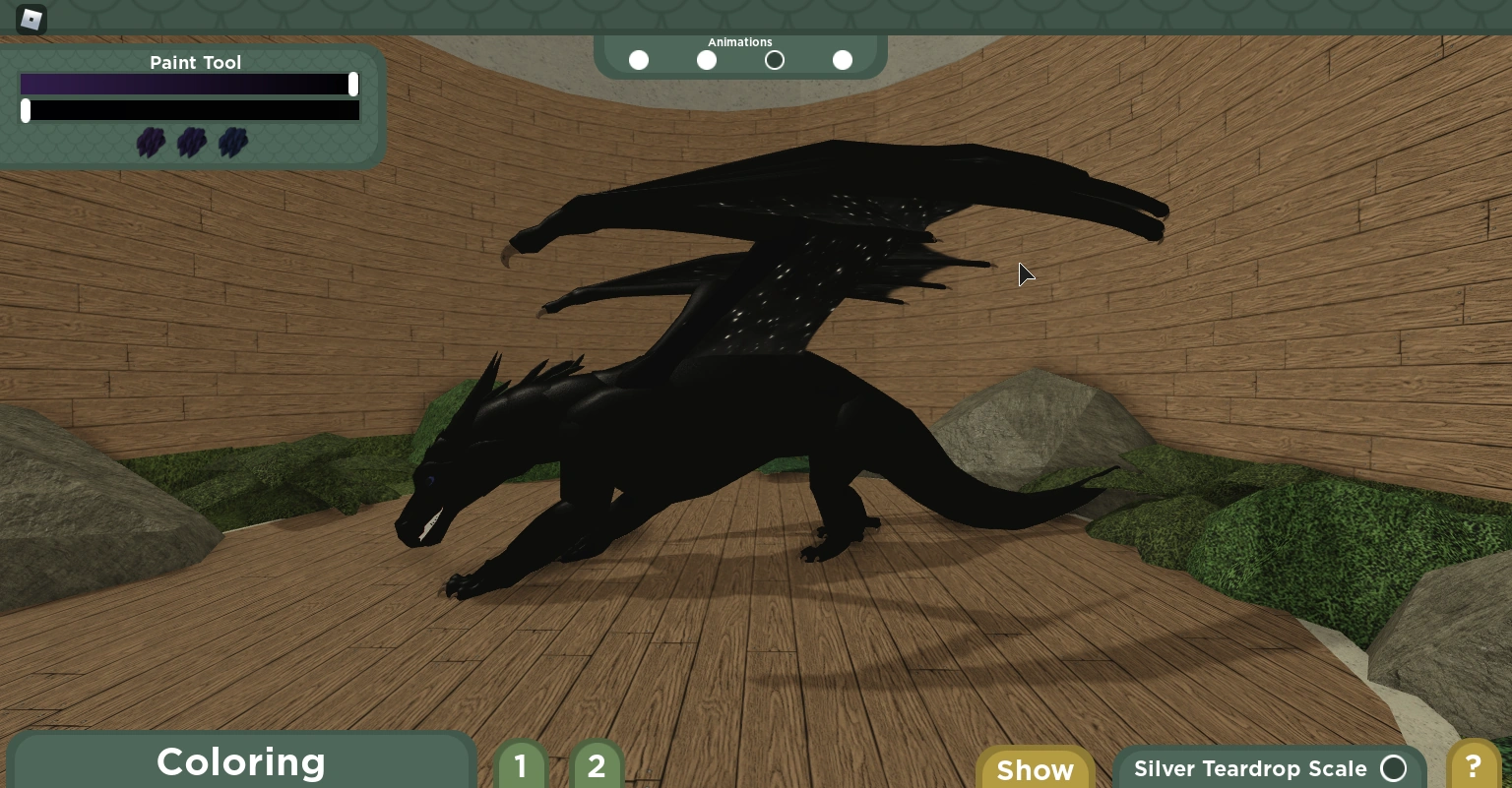The width and height of the screenshot is (1512, 788).
Task: Click the yellow Show button
Action: tap(1035, 768)
